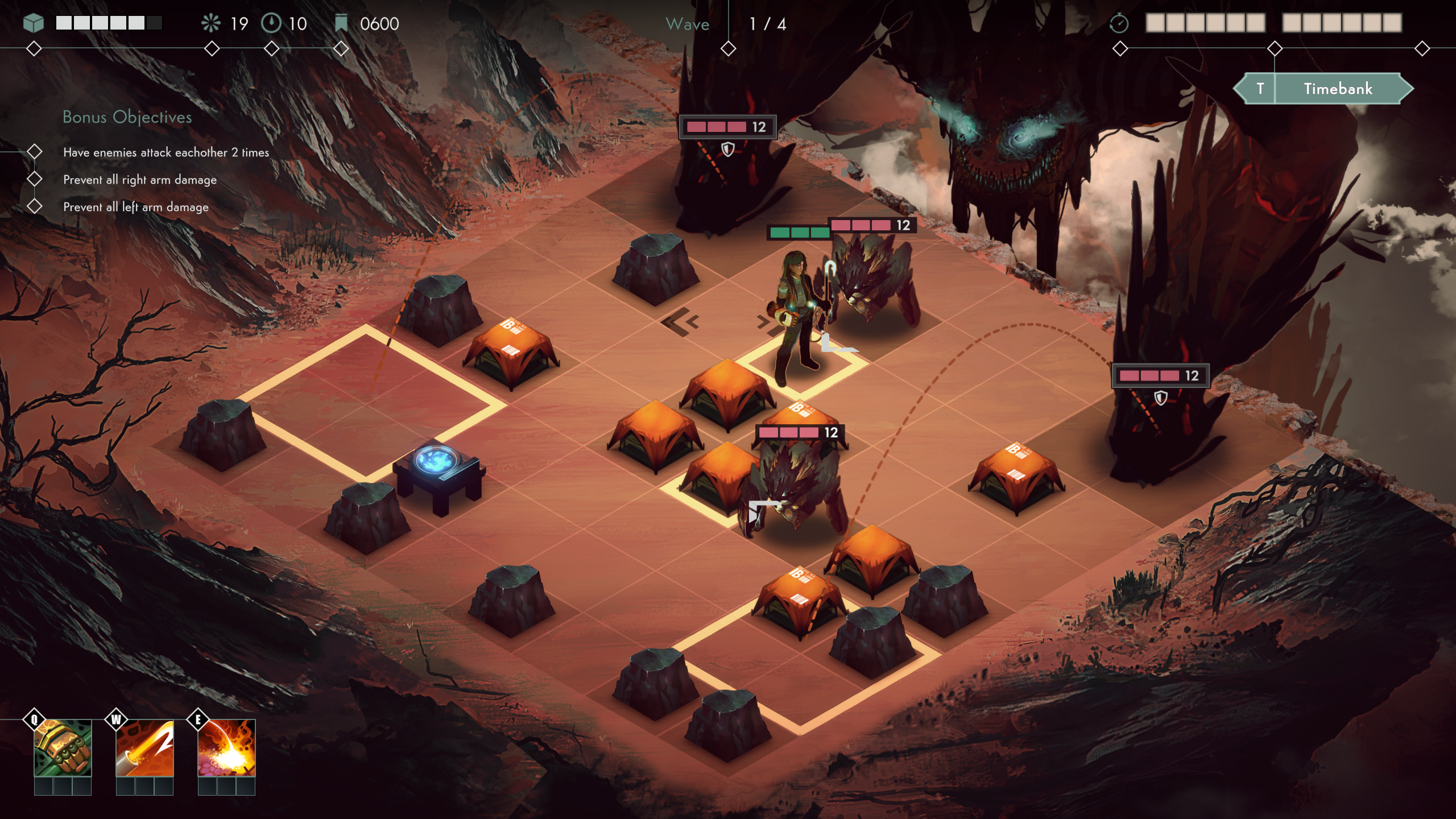The image size is (1456, 819).
Task: Open the left arm damage objective
Action: [135, 207]
